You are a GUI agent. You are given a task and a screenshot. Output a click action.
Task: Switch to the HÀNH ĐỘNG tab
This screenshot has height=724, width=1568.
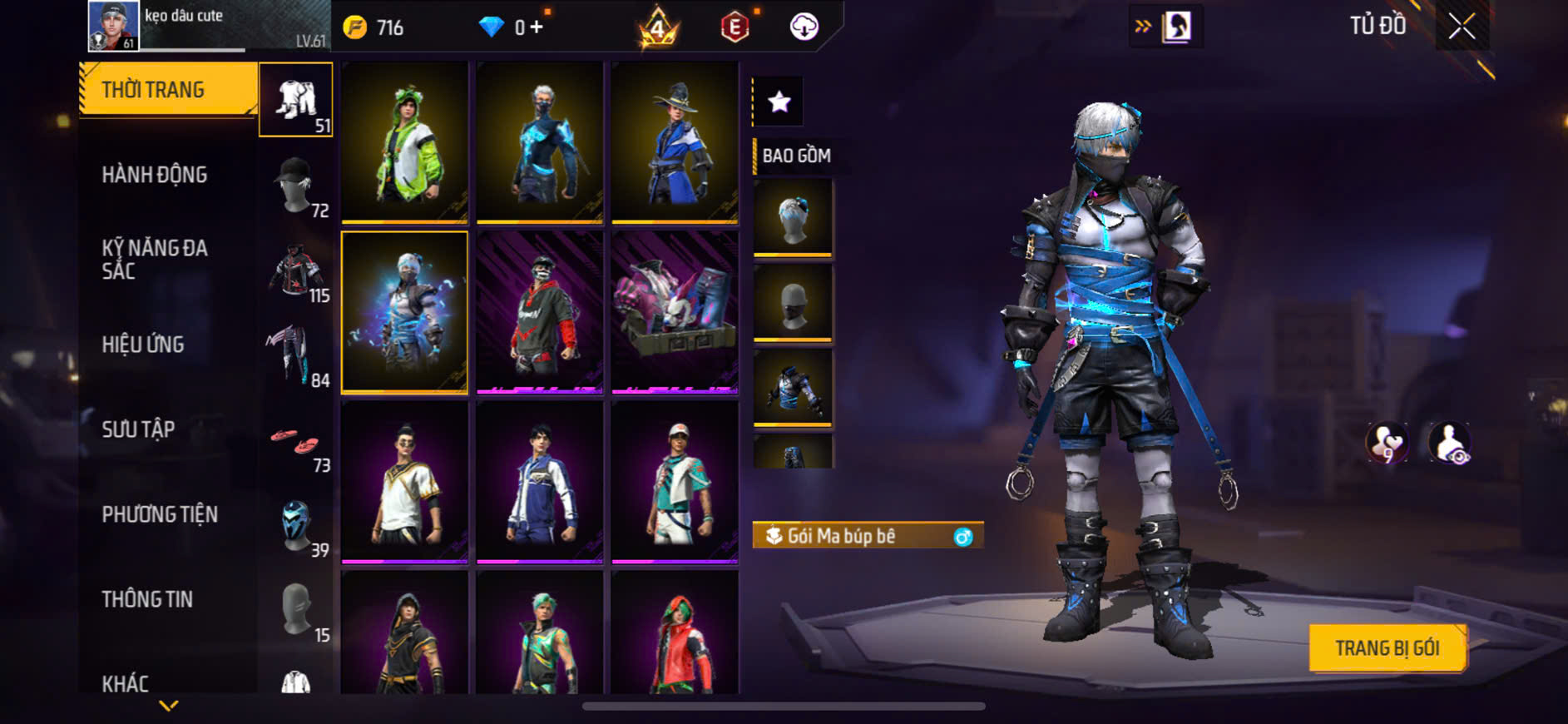pos(155,175)
